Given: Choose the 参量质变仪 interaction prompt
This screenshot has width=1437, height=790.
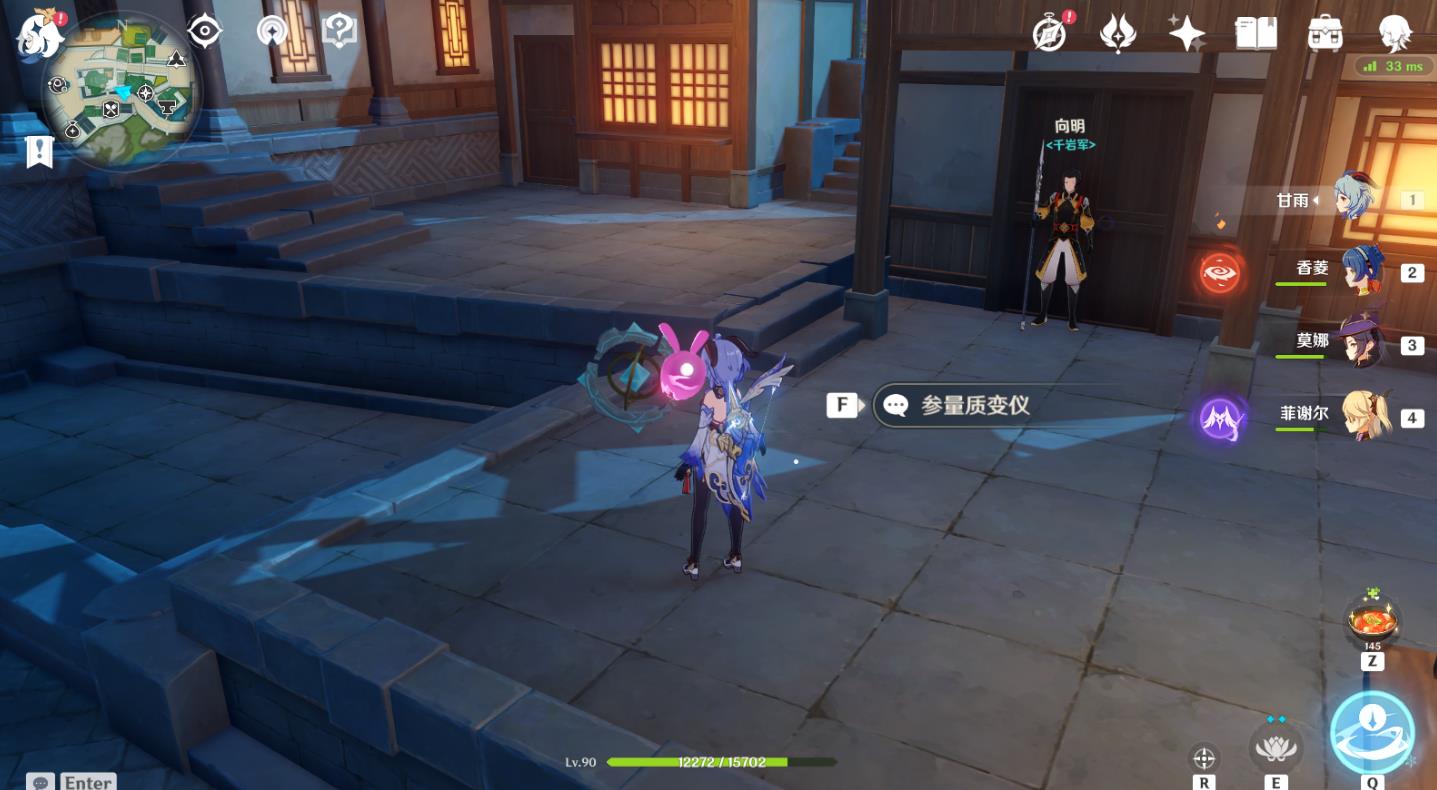Looking at the screenshot, I should pos(973,405).
